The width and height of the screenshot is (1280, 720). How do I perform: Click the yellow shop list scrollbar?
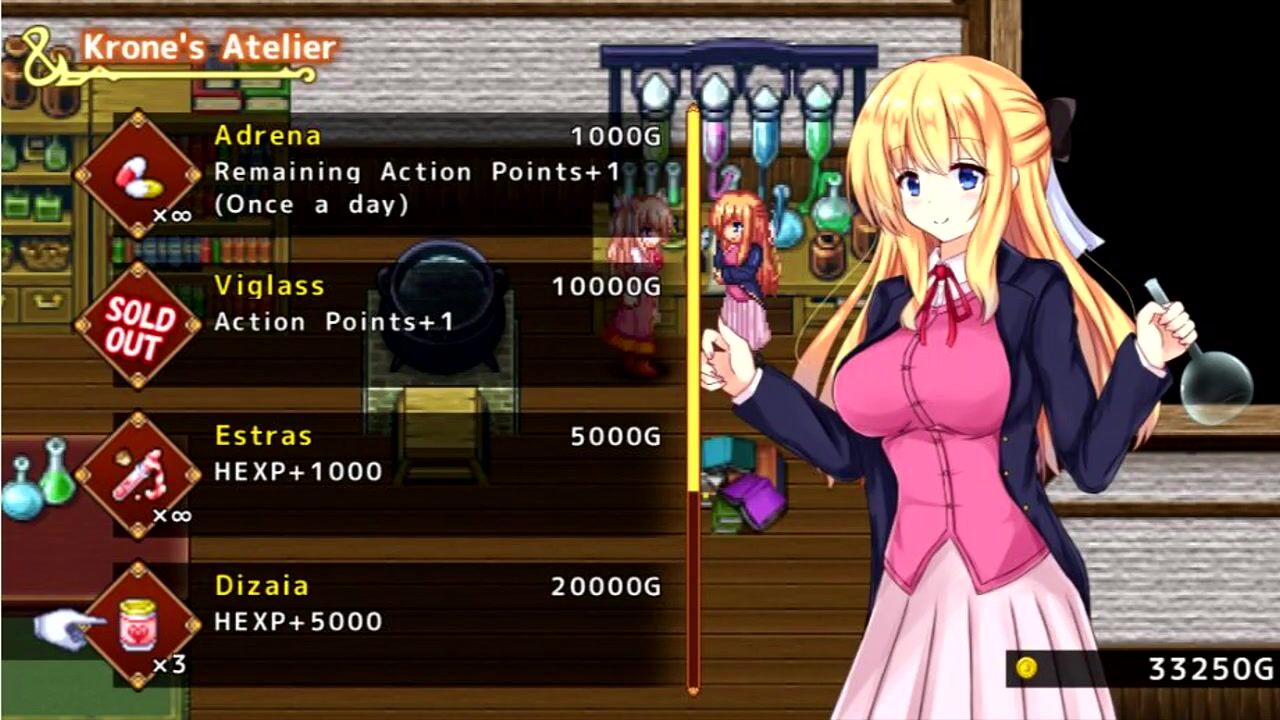point(693,300)
